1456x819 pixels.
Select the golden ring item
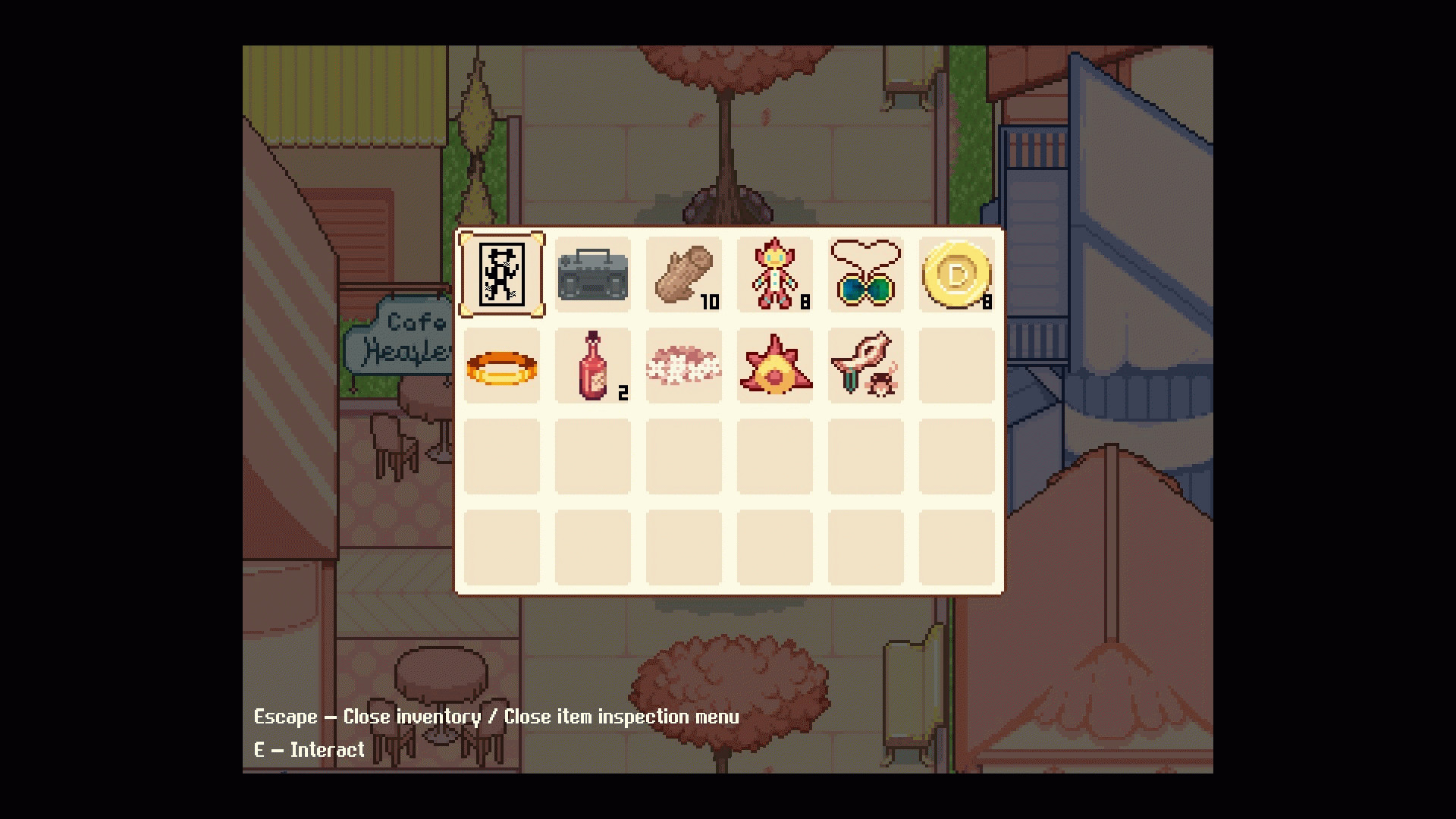(501, 367)
